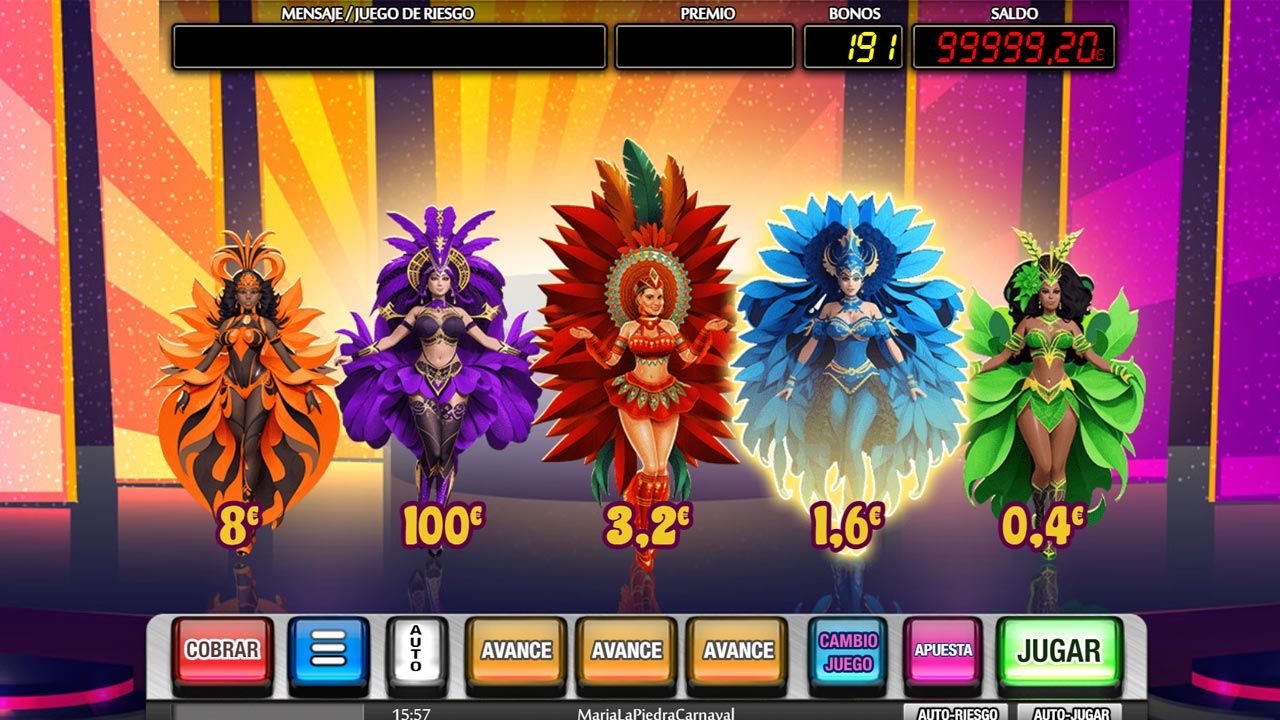1280x720 pixels.
Task: Hit the green JUGAR button
Action: pos(1058,650)
